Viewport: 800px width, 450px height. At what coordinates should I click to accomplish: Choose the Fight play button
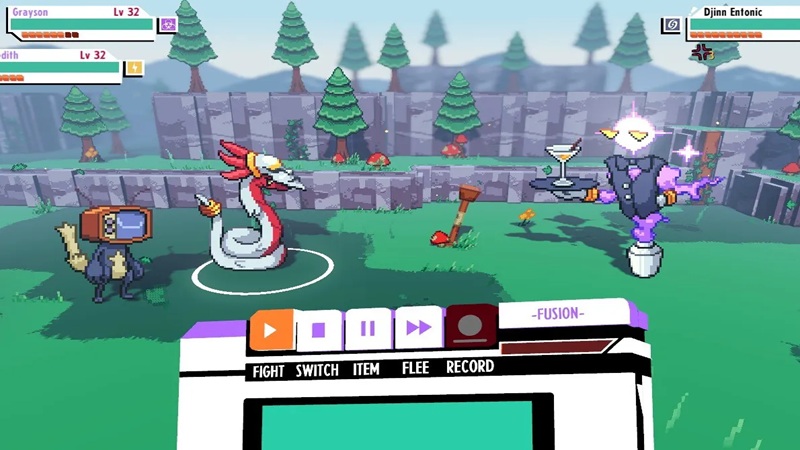tap(271, 329)
